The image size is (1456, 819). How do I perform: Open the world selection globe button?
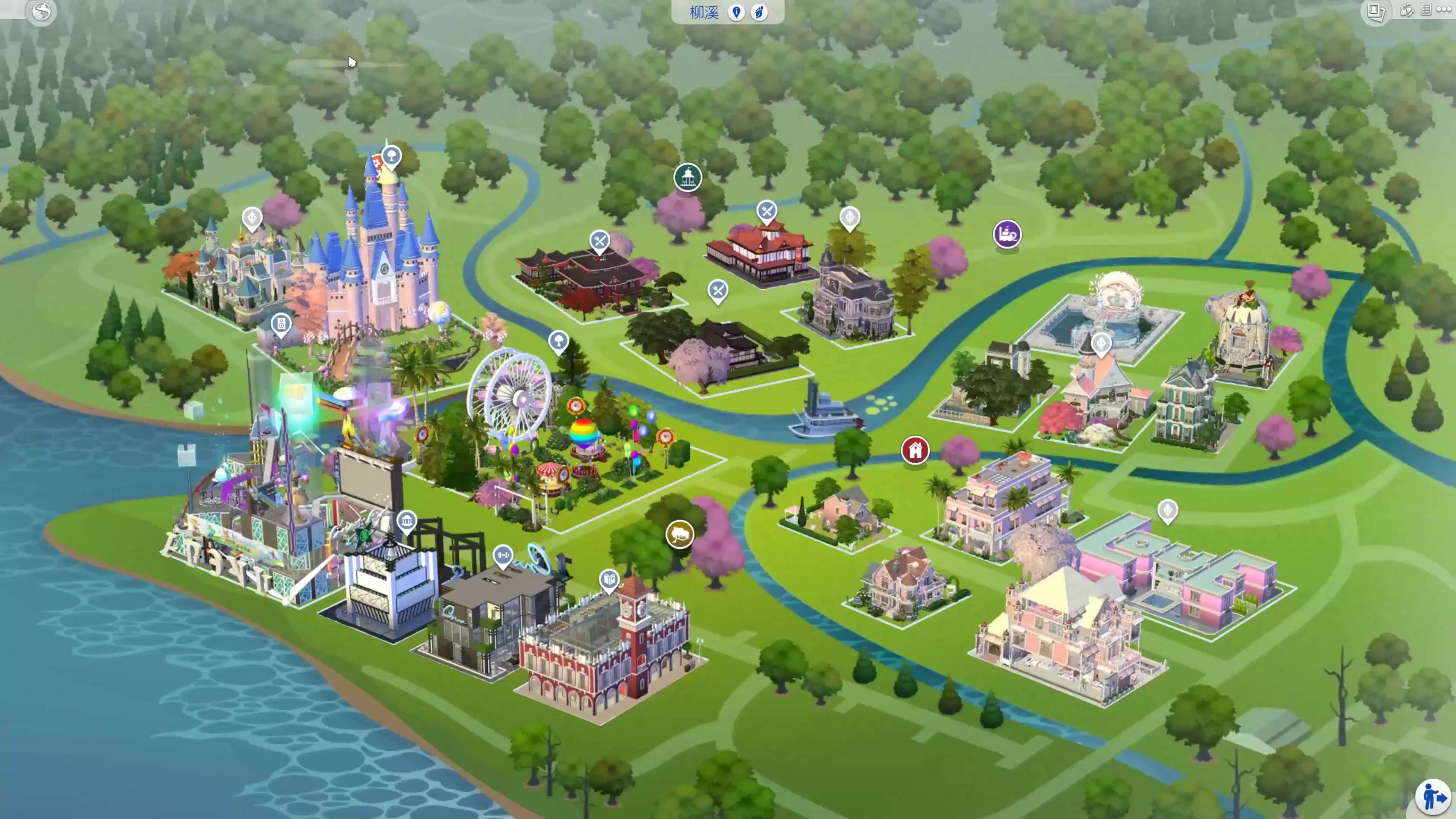coord(41,11)
